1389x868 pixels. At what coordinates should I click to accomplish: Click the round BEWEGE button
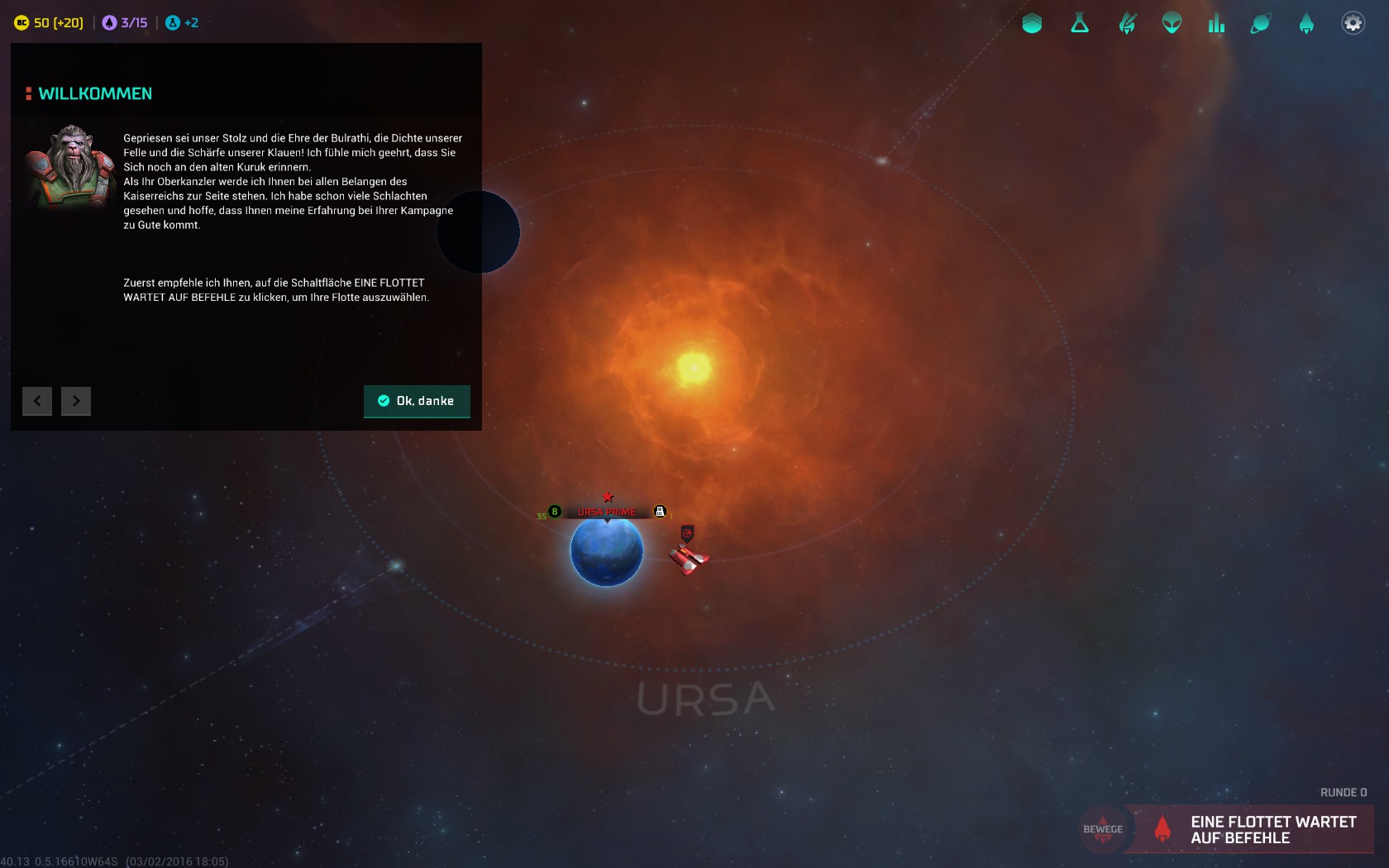click(1103, 829)
